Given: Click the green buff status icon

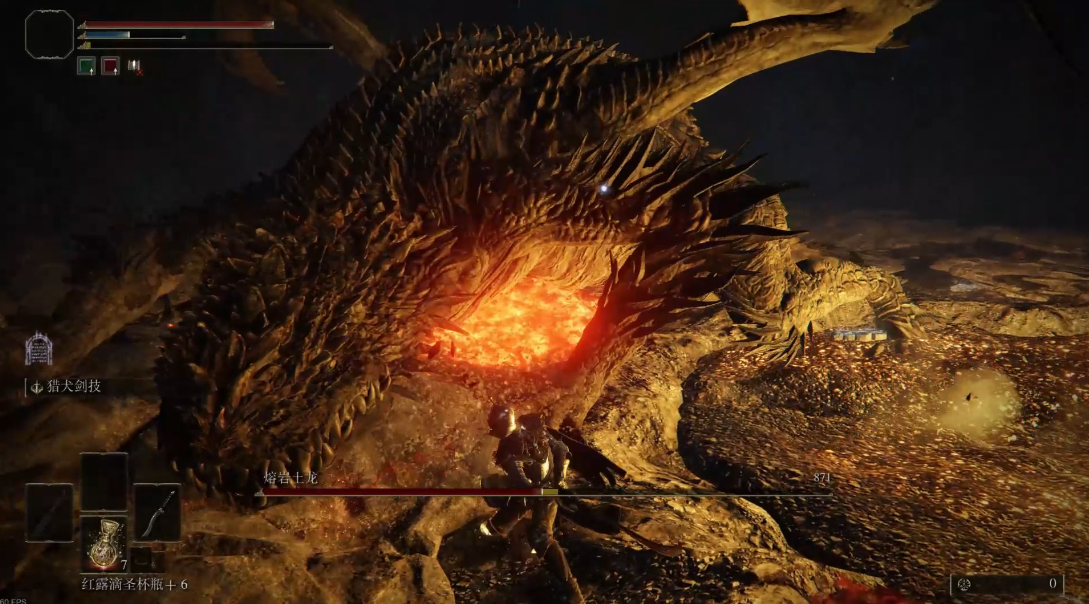Looking at the screenshot, I should pos(86,66).
